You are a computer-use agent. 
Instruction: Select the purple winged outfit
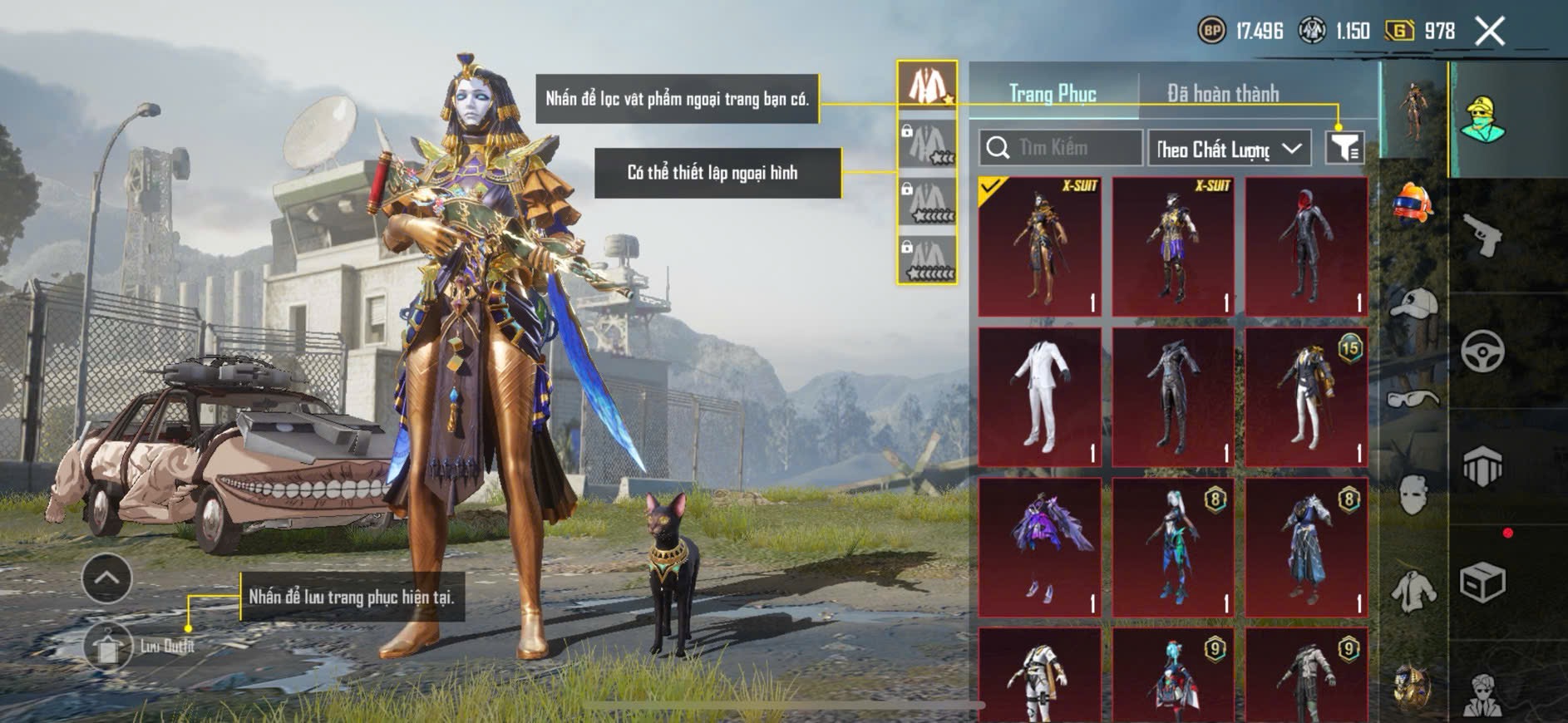1040,547
